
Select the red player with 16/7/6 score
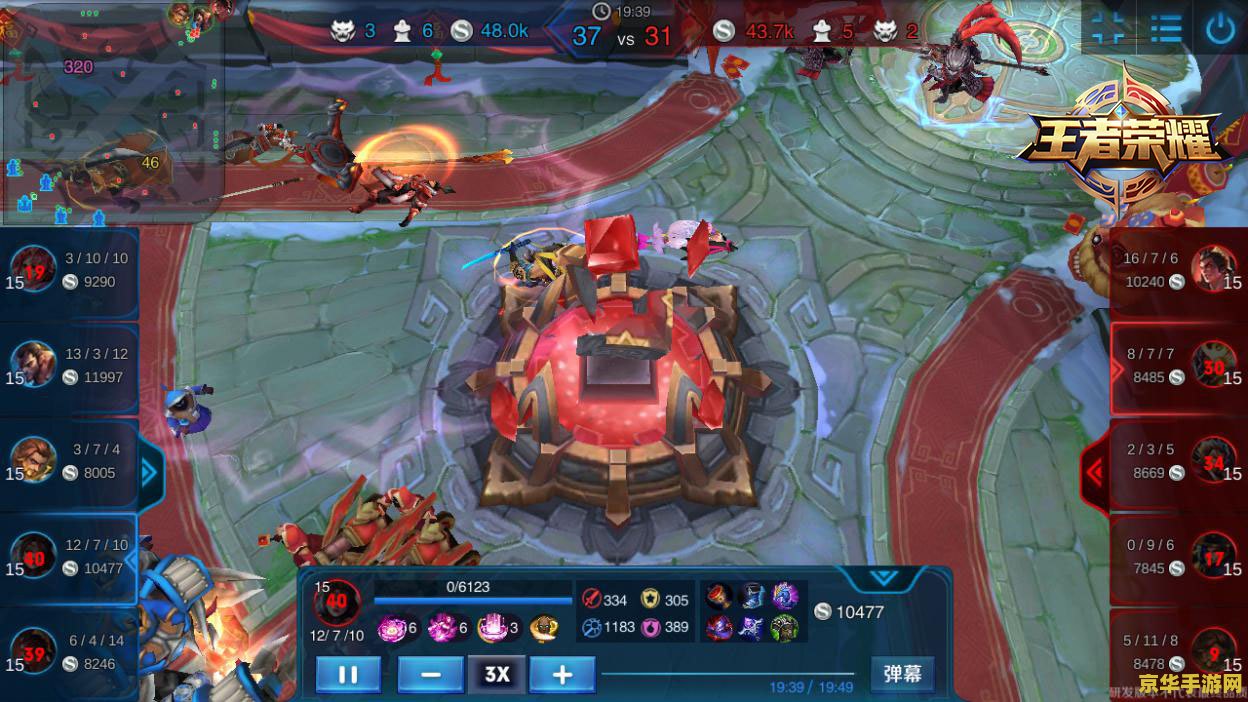(x=1180, y=270)
